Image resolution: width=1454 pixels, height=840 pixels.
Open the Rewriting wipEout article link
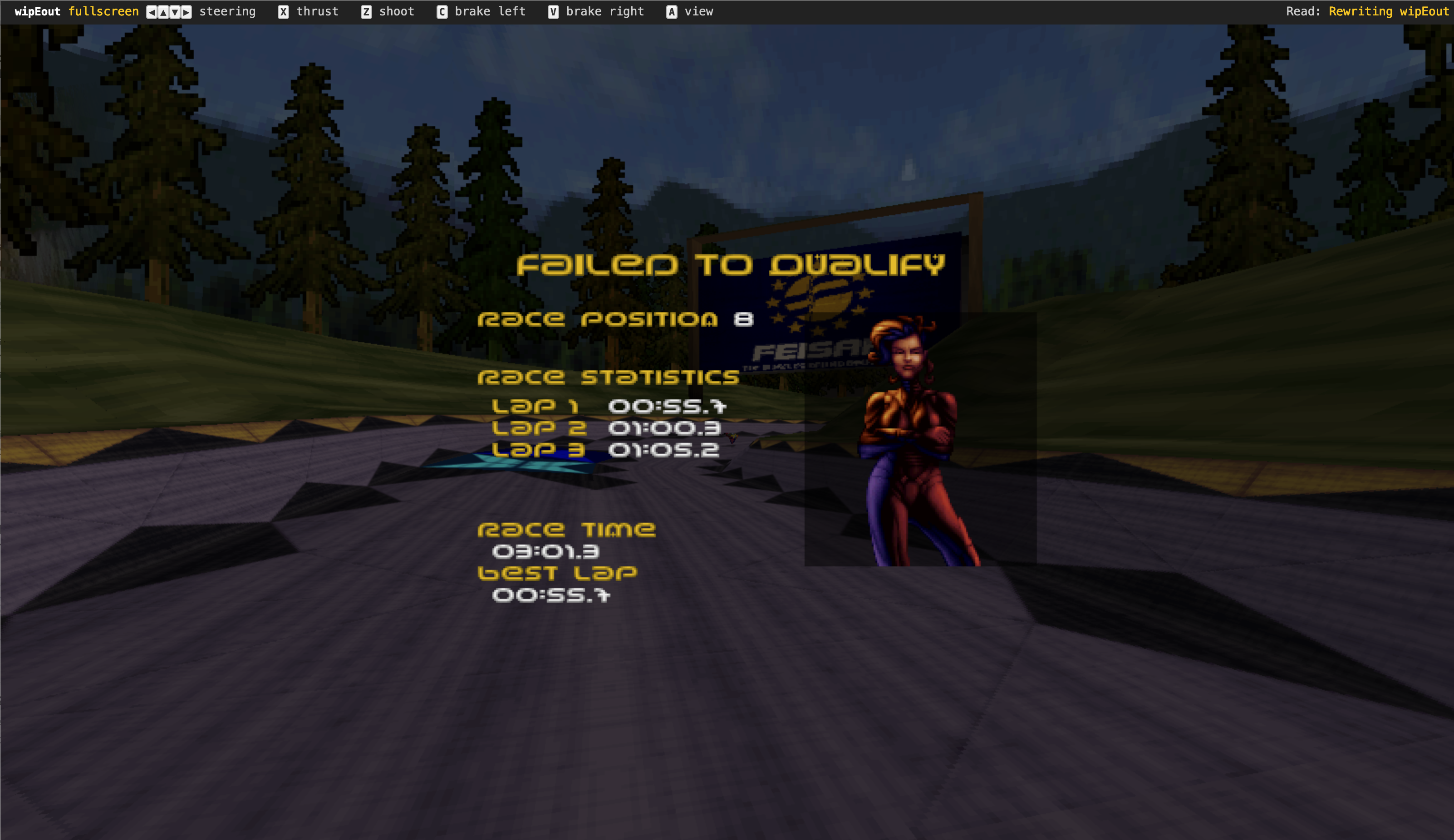(1388, 11)
